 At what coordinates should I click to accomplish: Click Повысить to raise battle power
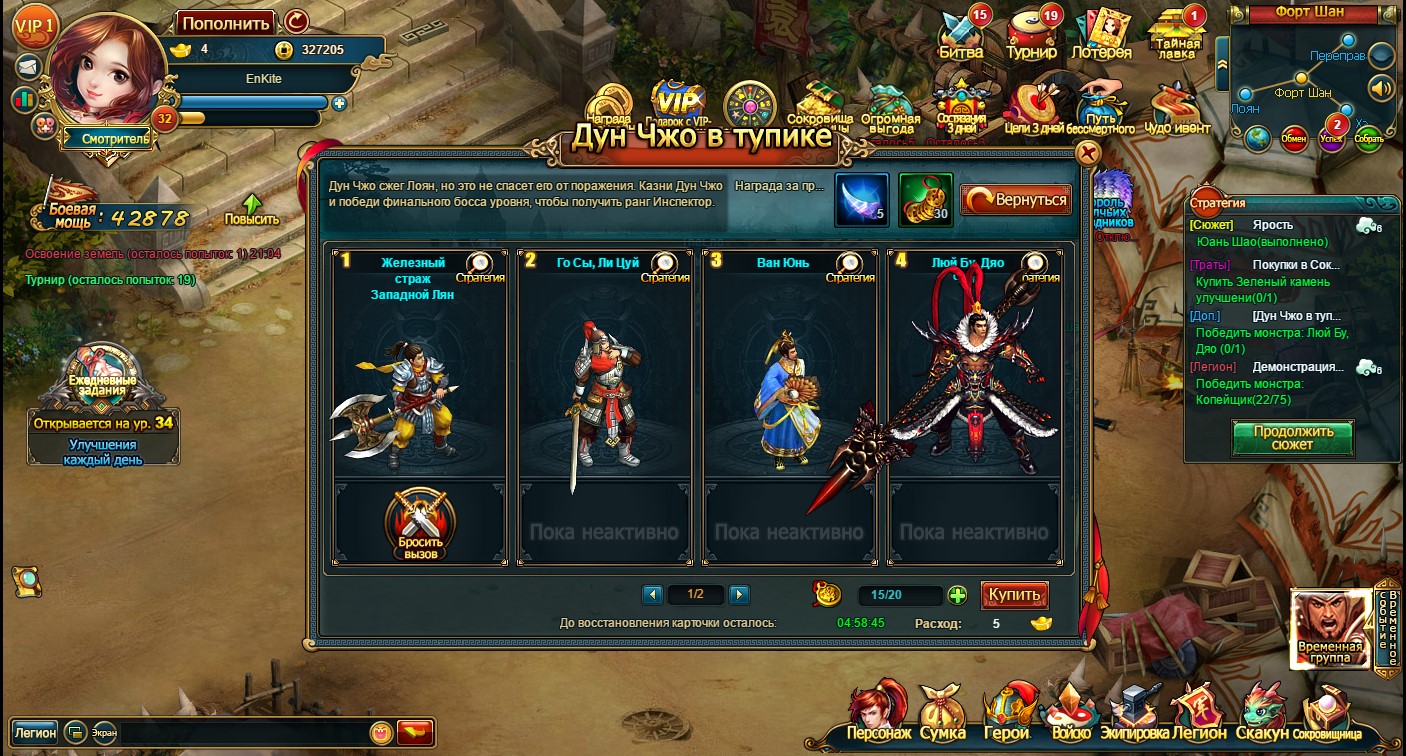pos(252,209)
